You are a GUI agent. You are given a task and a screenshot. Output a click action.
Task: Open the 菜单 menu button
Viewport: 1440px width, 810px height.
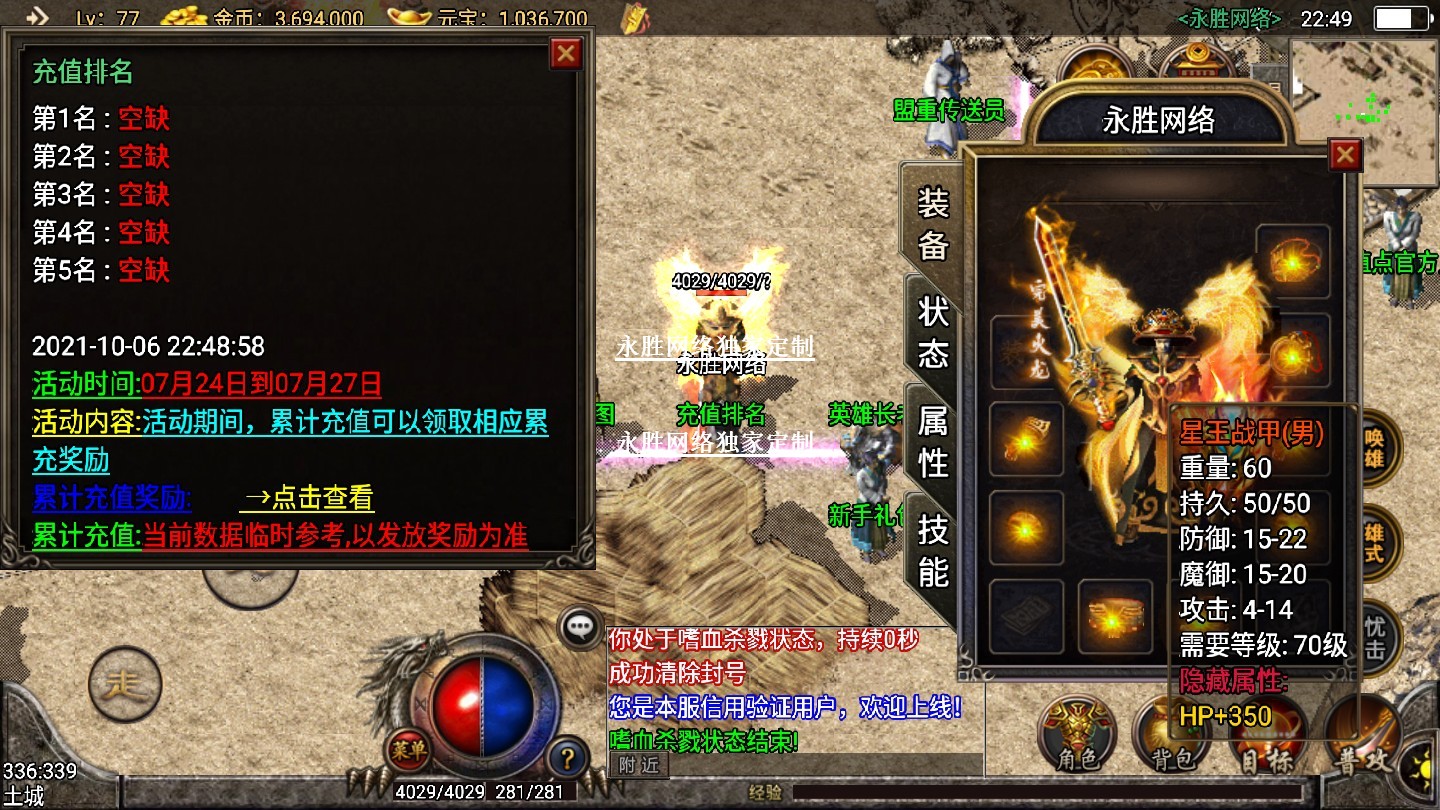409,748
